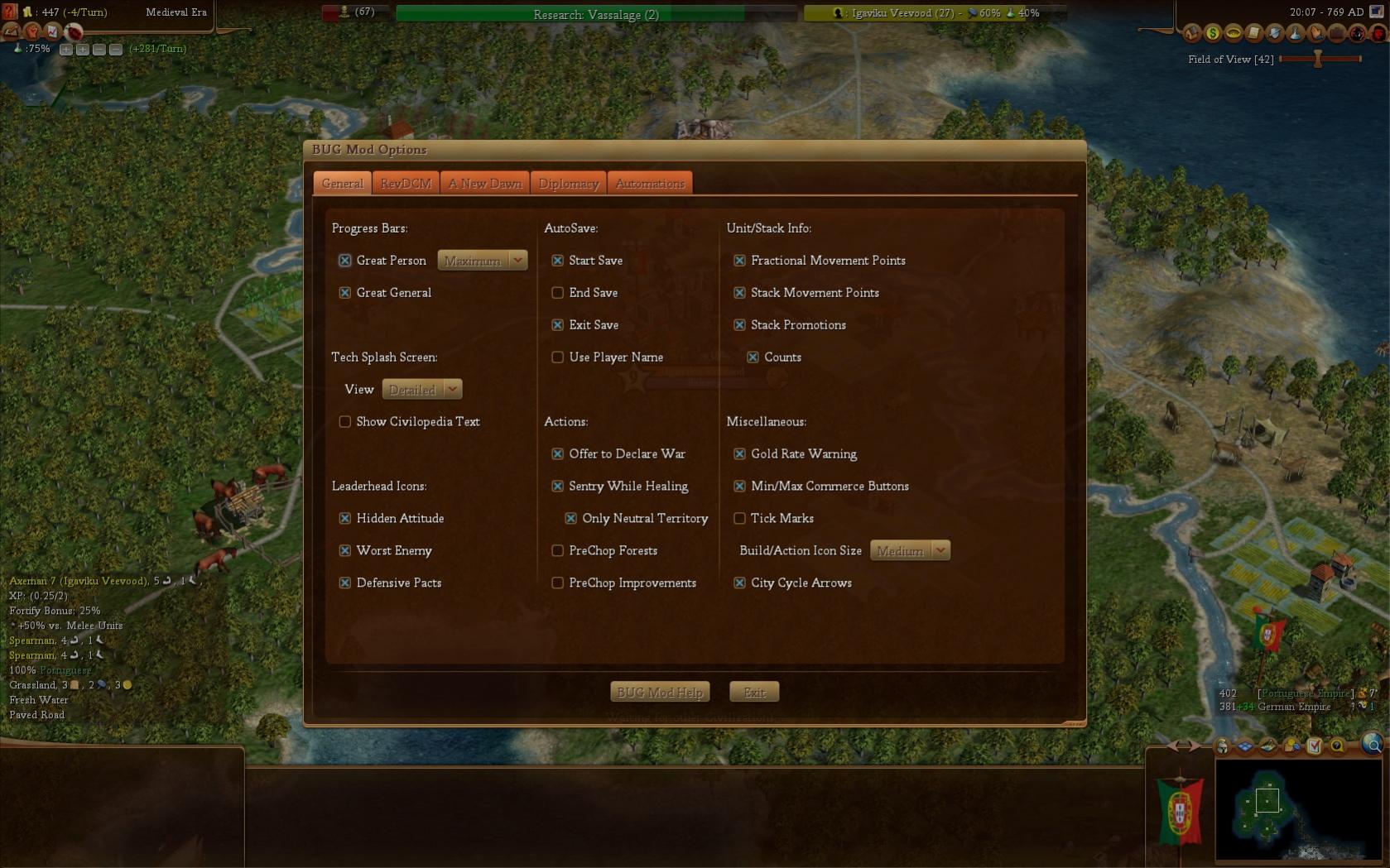Enable the End Save option
The width and height of the screenshot is (1390, 868).
tap(558, 293)
